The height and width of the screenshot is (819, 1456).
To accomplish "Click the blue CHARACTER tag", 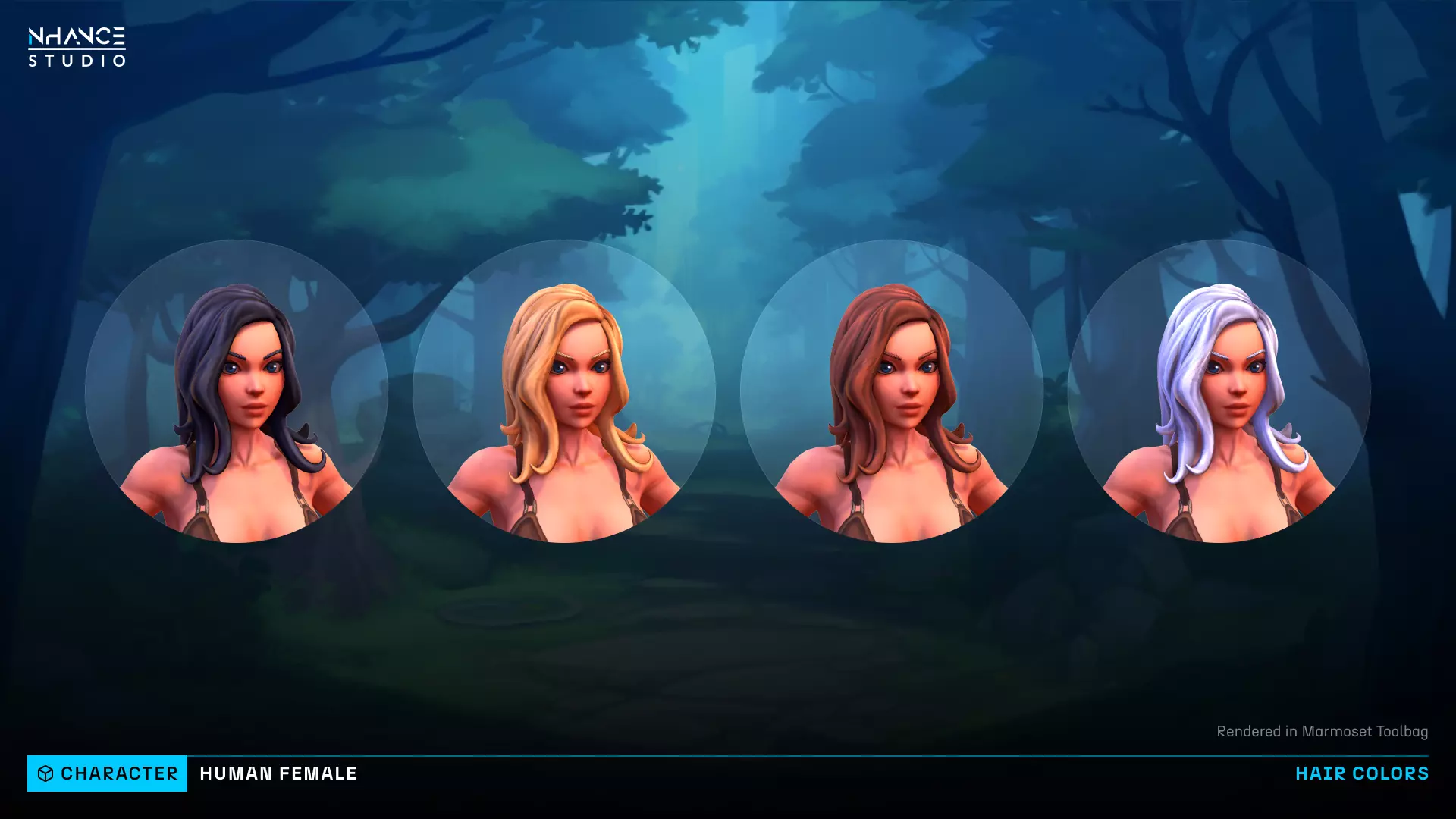I will pos(107,773).
